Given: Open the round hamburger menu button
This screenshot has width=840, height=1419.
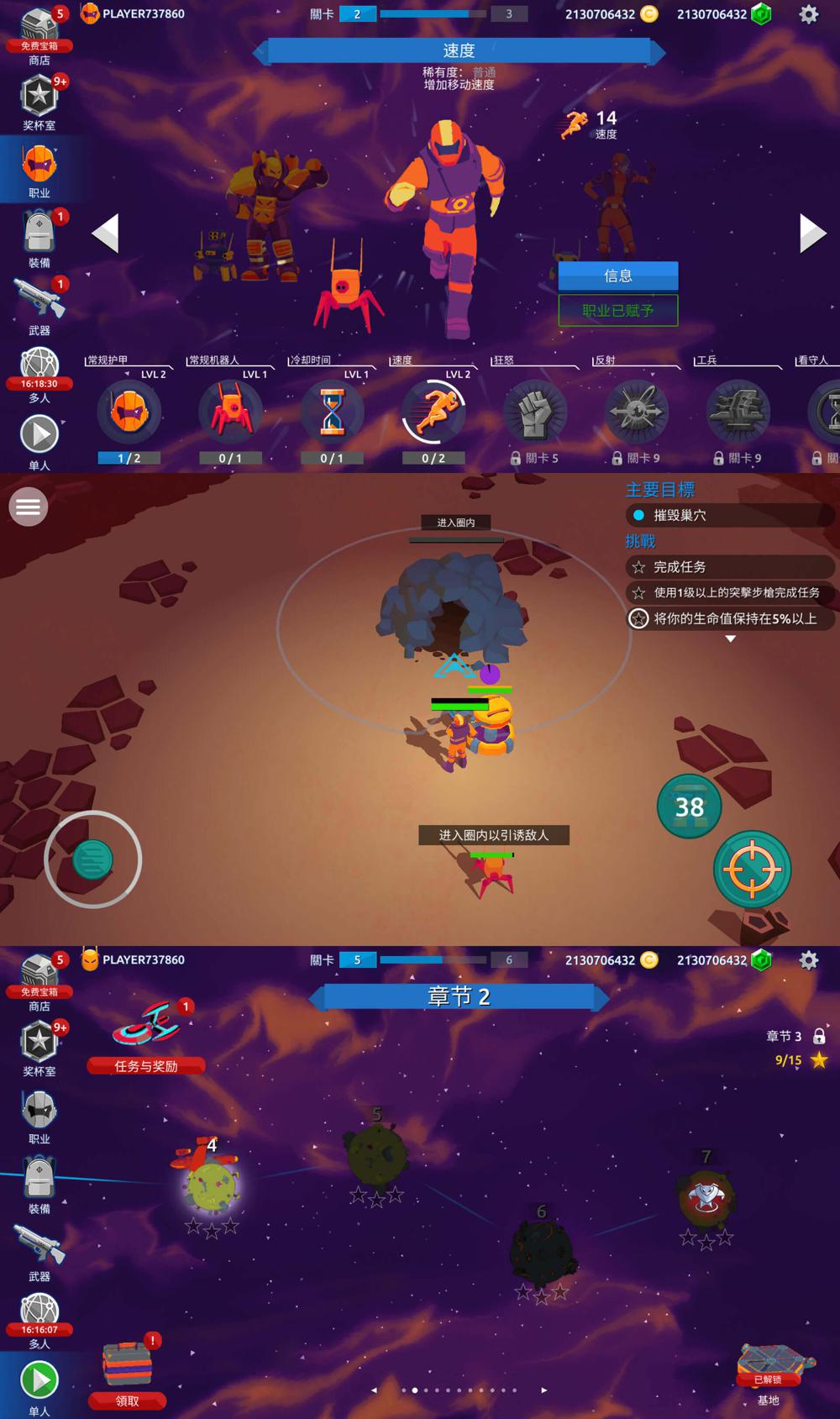Looking at the screenshot, I should pos(28,507).
